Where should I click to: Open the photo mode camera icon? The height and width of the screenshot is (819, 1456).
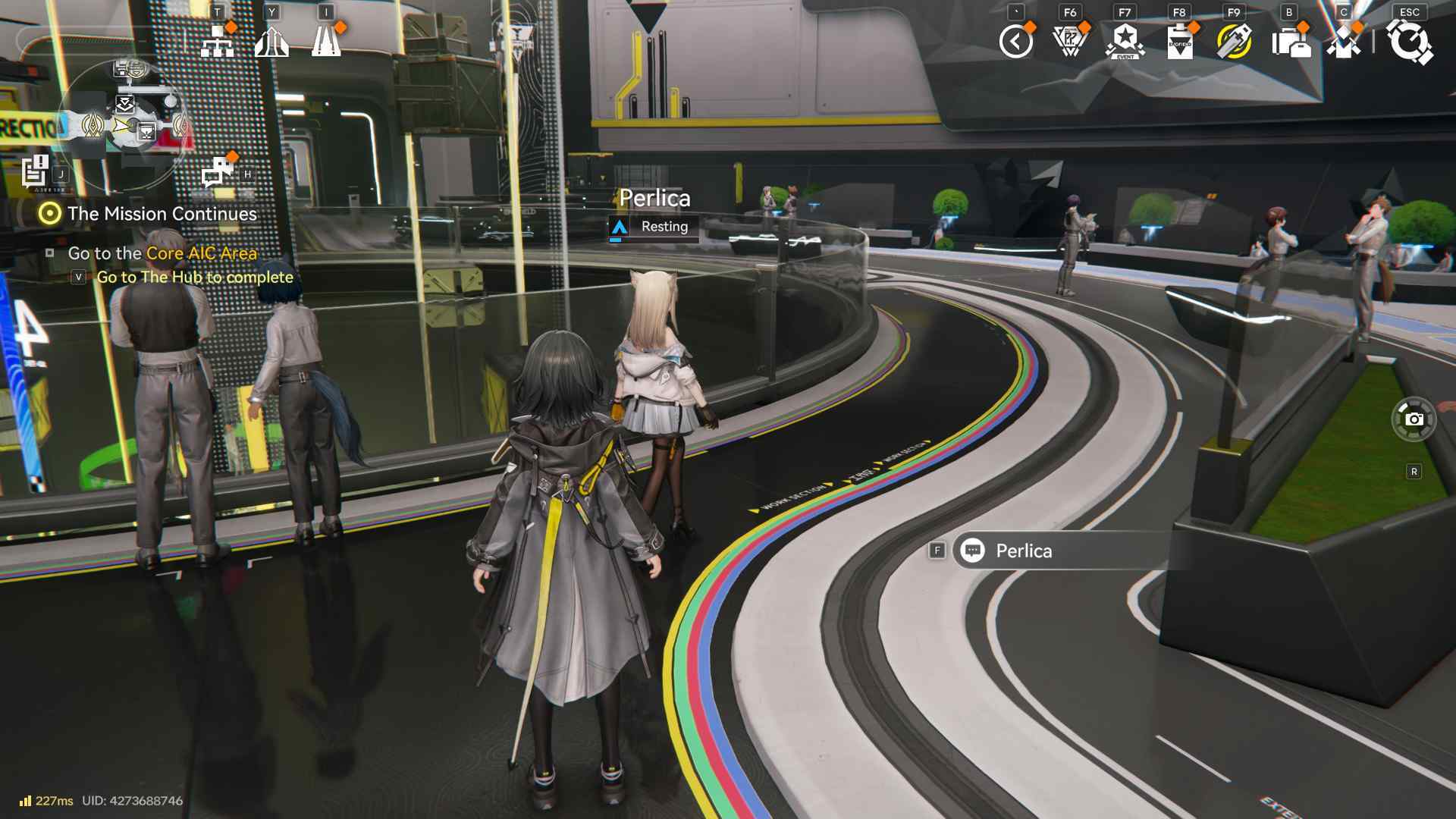tap(1415, 418)
